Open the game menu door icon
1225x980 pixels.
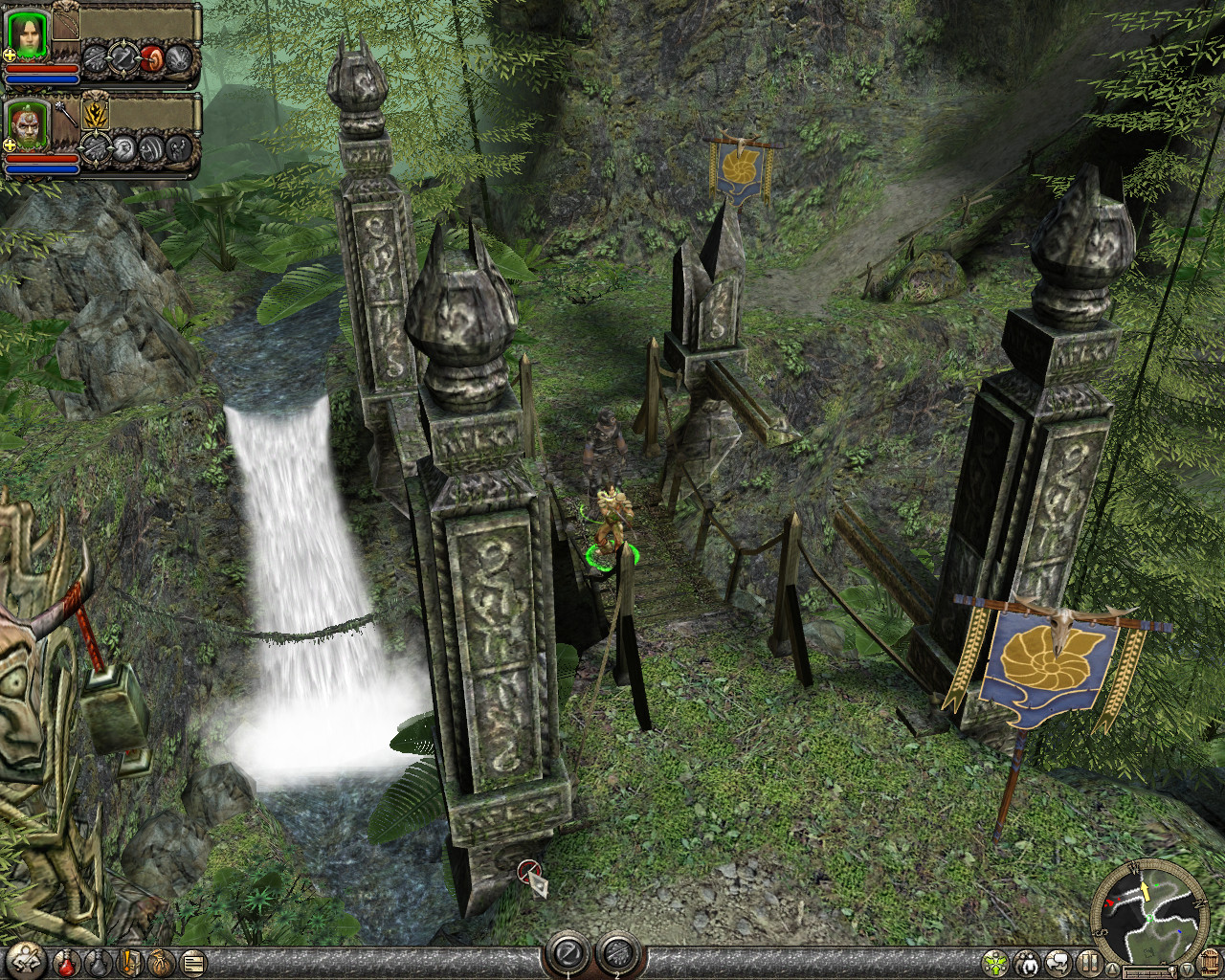(1208, 962)
